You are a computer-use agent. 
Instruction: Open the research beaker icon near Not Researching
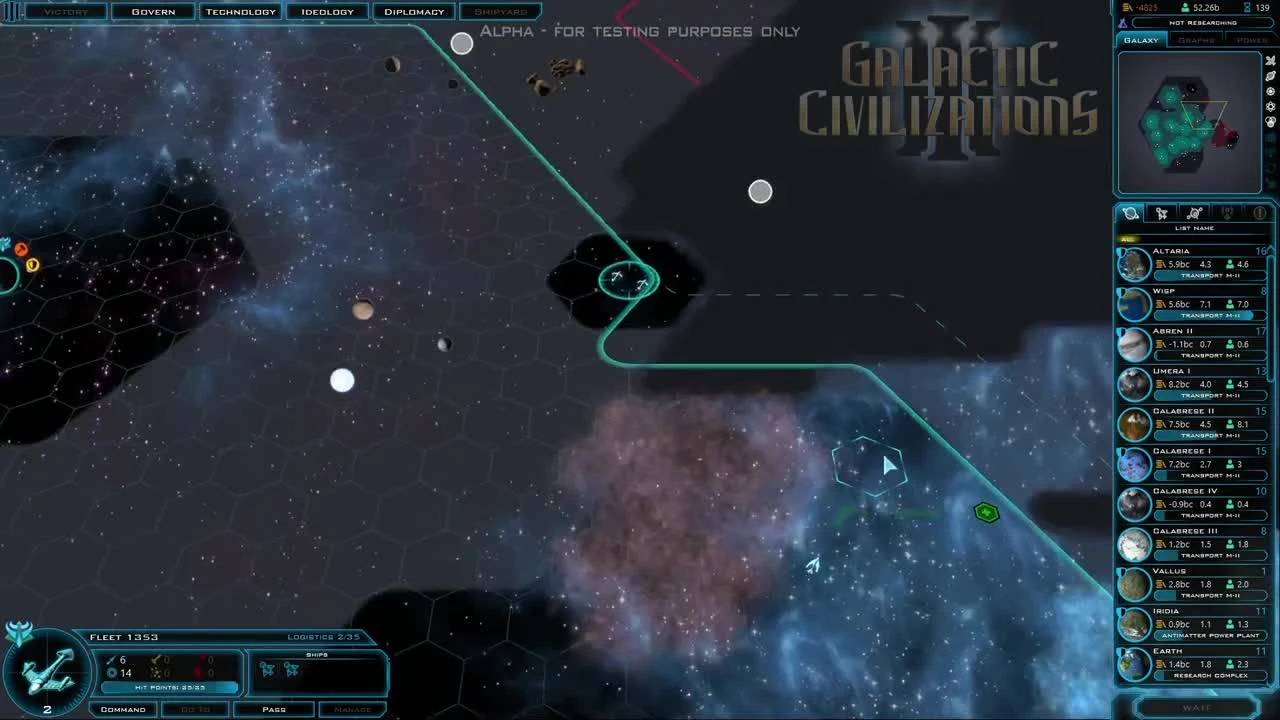click(1123, 22)
